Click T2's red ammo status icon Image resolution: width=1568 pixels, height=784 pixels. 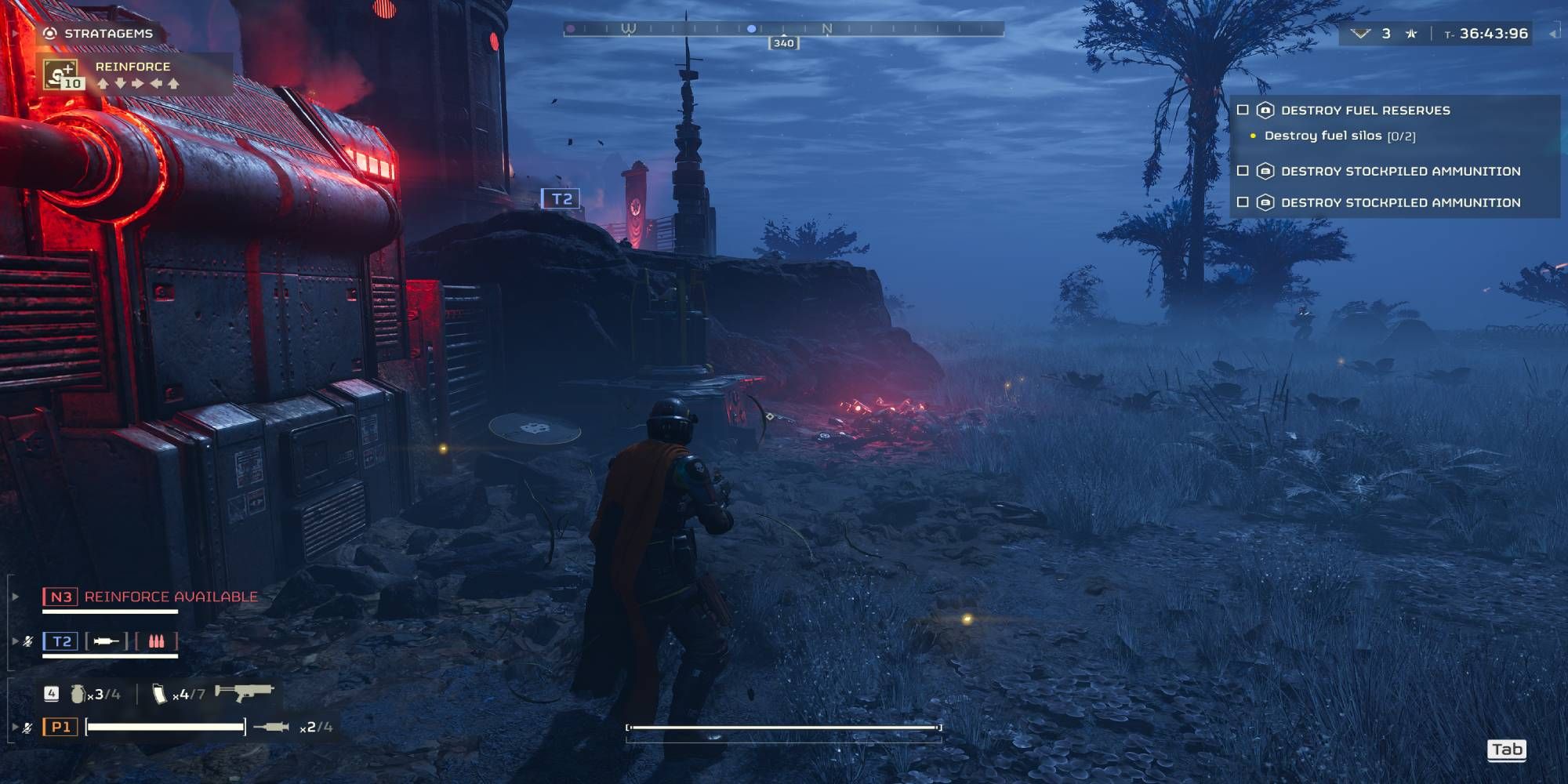point(156,641)
